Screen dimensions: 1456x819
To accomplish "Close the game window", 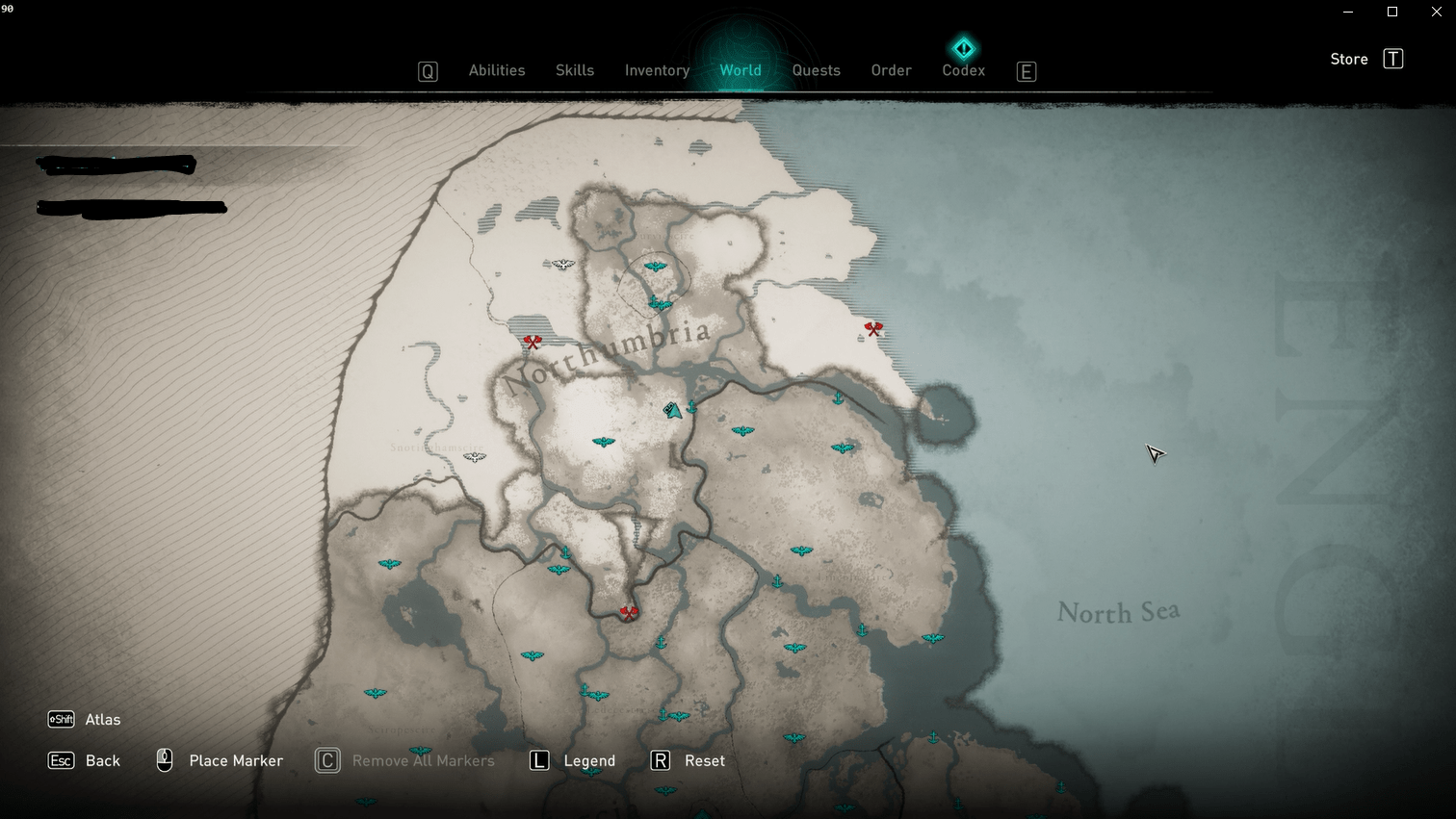I will [x=1436, y=12].
